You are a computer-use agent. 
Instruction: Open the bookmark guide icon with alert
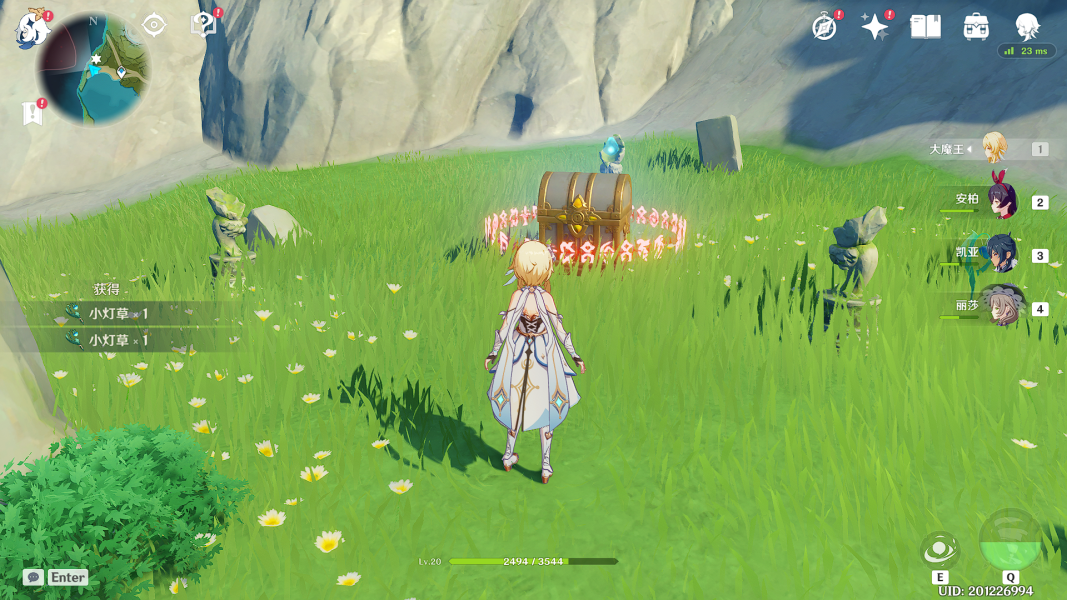(33, 114)
